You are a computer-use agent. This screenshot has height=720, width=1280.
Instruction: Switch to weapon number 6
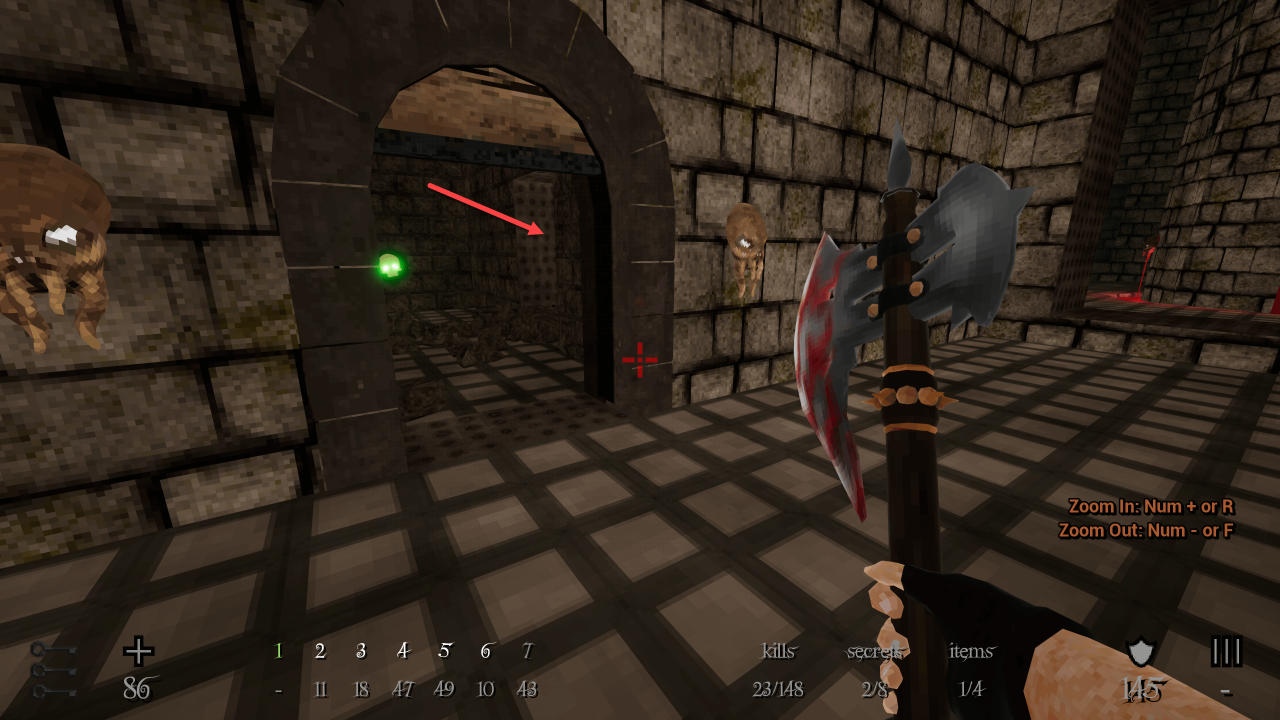(486, 652)
